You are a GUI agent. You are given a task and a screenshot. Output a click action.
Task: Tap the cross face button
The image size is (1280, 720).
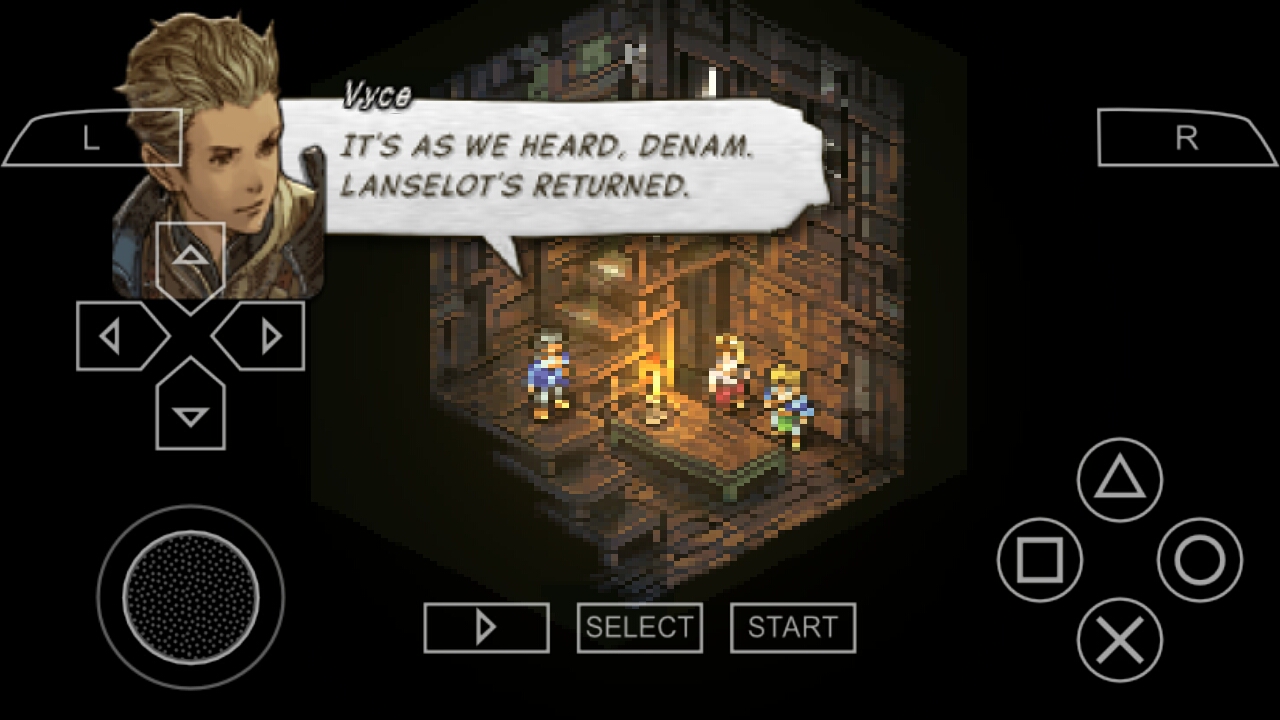pos(1120,640)
